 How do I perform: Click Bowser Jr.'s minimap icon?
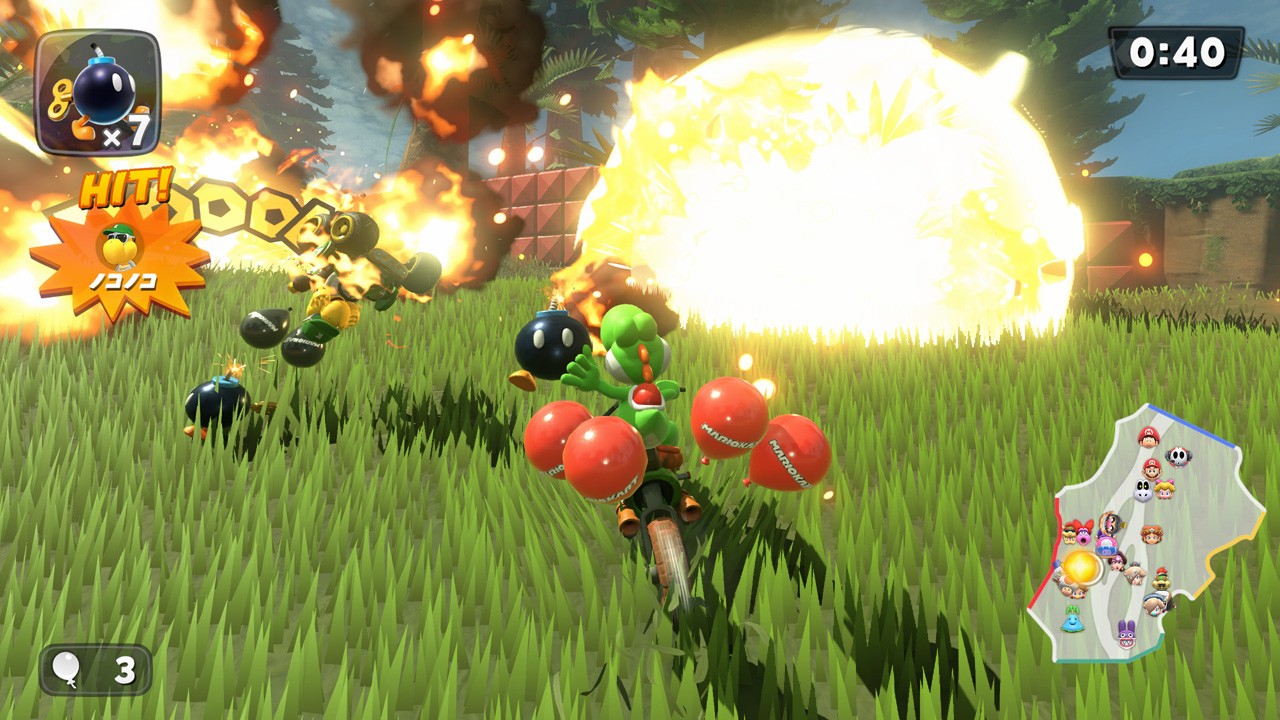[x=1161, y=580]
